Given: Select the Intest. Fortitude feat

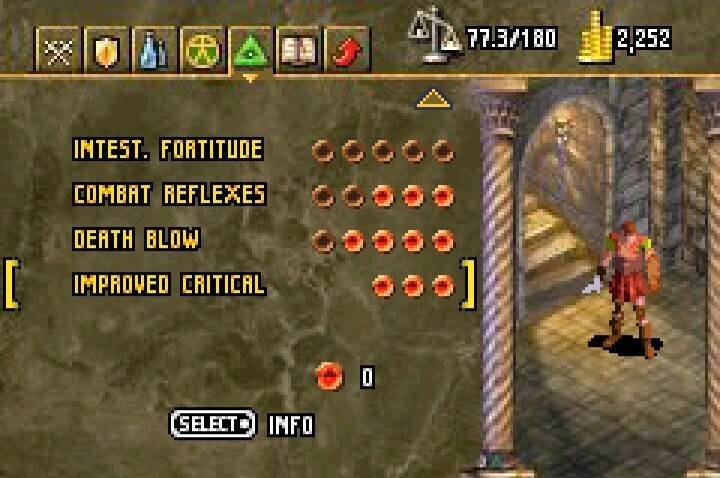Looking at the screenshot, I should (168, 151).
